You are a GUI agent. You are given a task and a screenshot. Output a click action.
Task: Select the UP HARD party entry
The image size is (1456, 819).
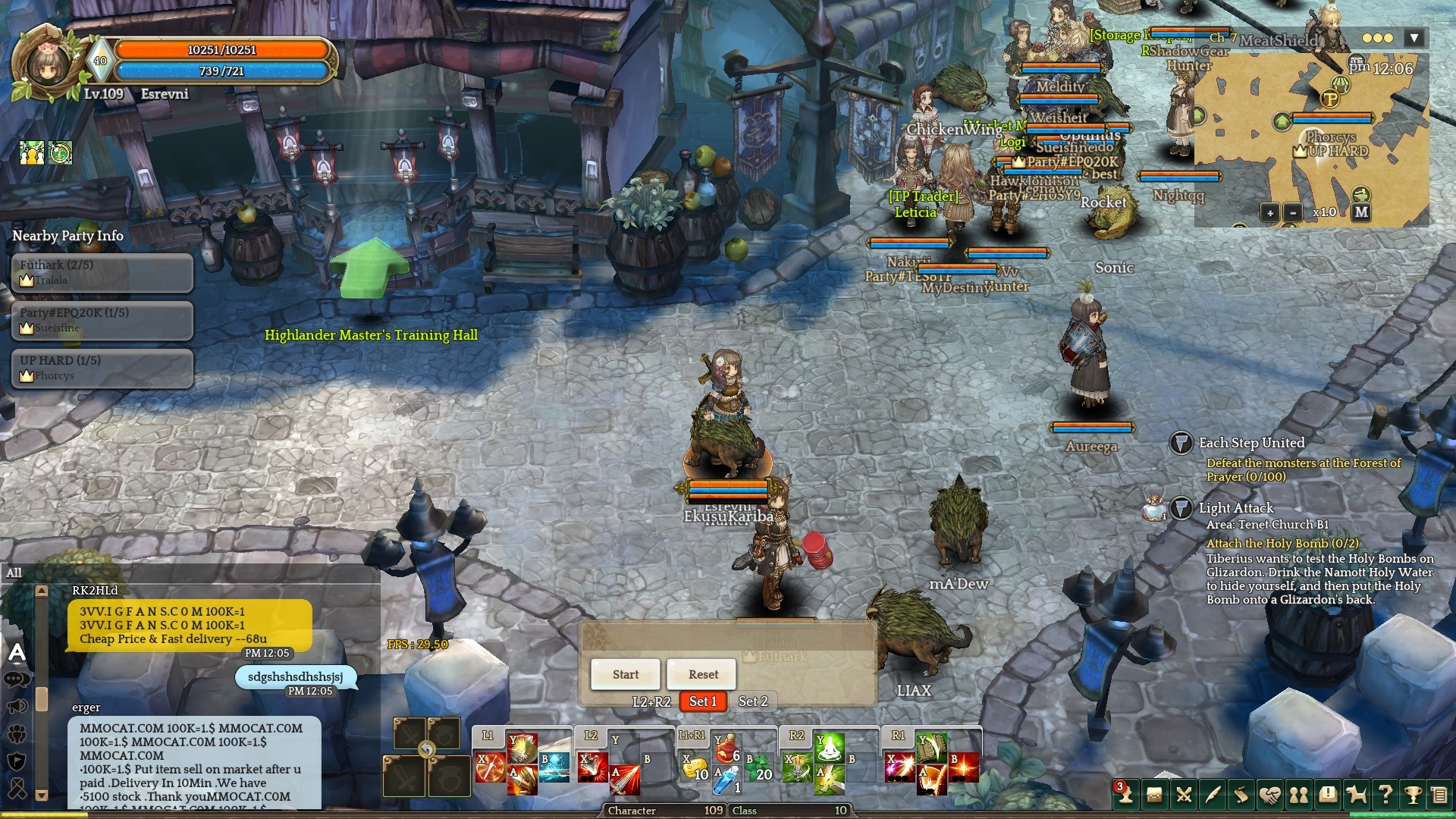(x=102, y=368)
